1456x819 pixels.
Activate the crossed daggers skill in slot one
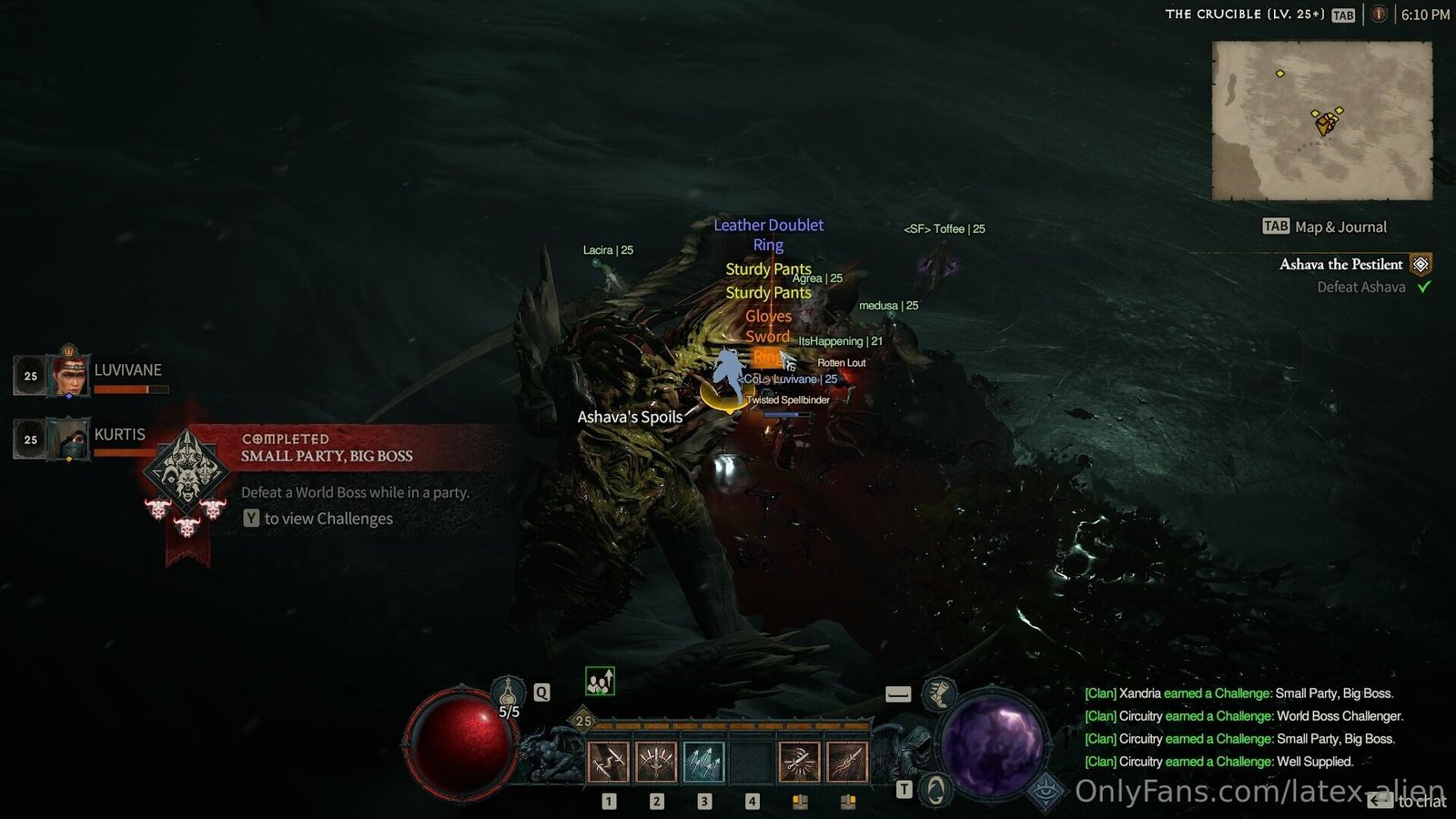(x=608, y=762)
